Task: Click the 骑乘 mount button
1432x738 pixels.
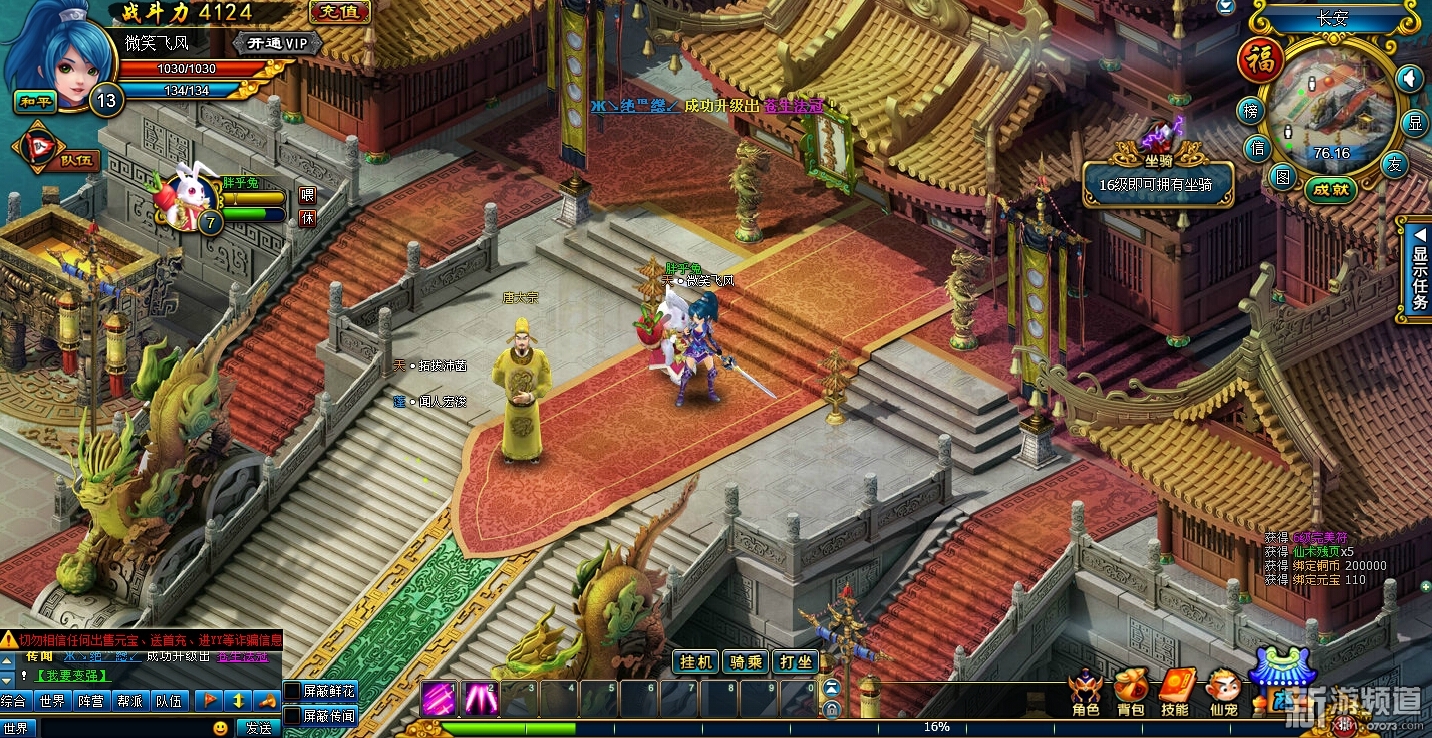Action: click(x=746, y=662)
